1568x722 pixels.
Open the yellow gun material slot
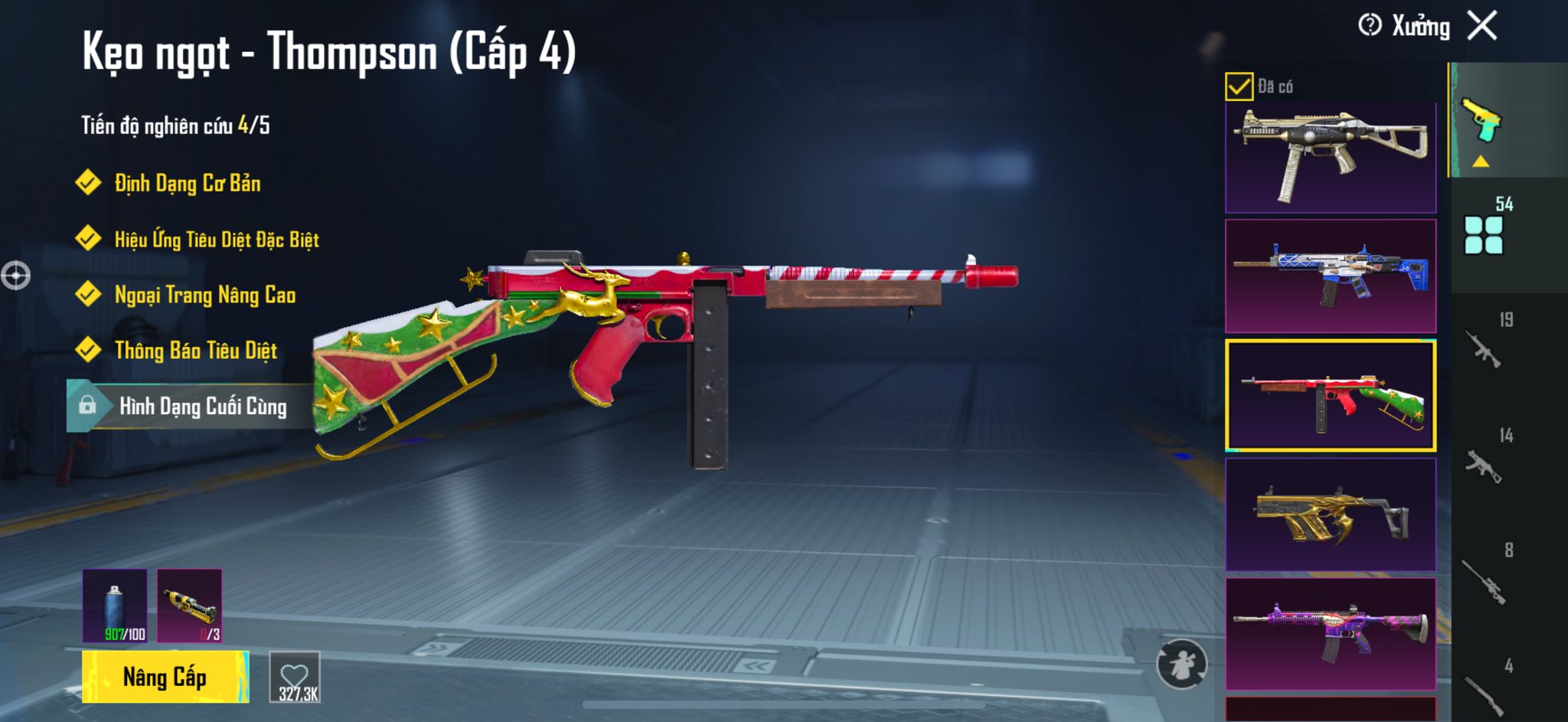(190, 606)
